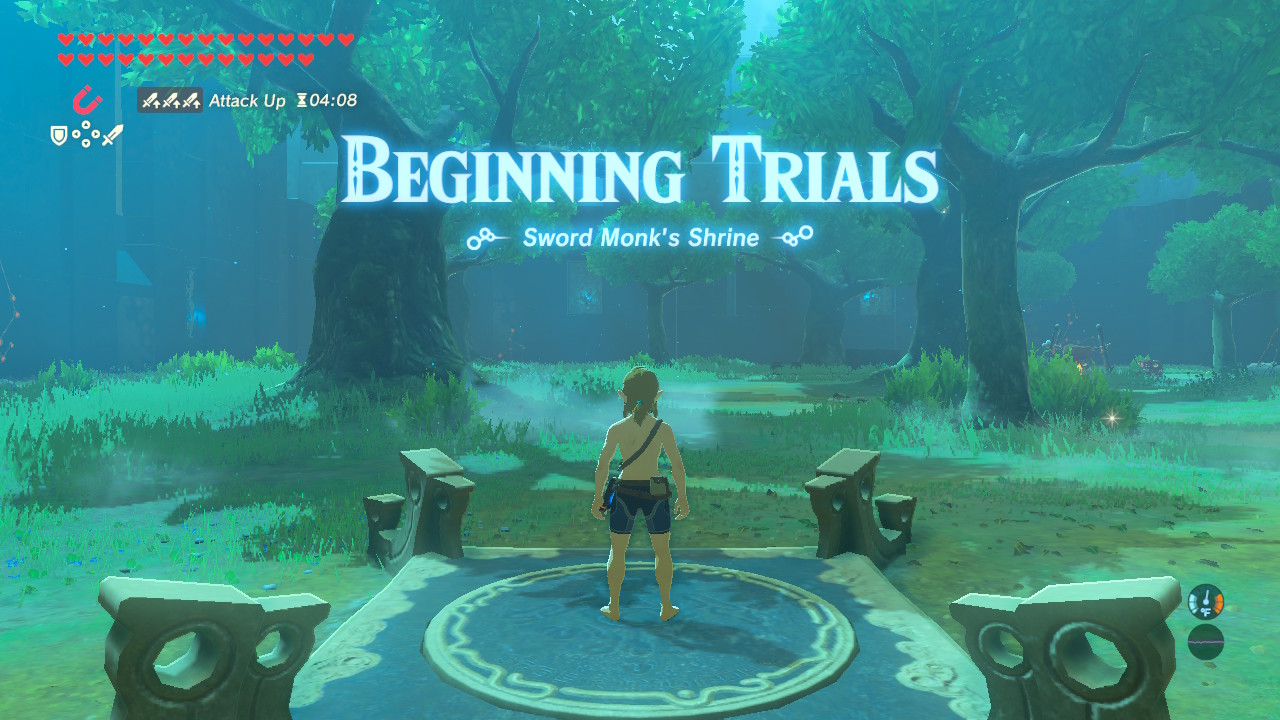Click the D-pad indicator icon
The width and height of the screenshot is (1280, 720).
[86, 133]
